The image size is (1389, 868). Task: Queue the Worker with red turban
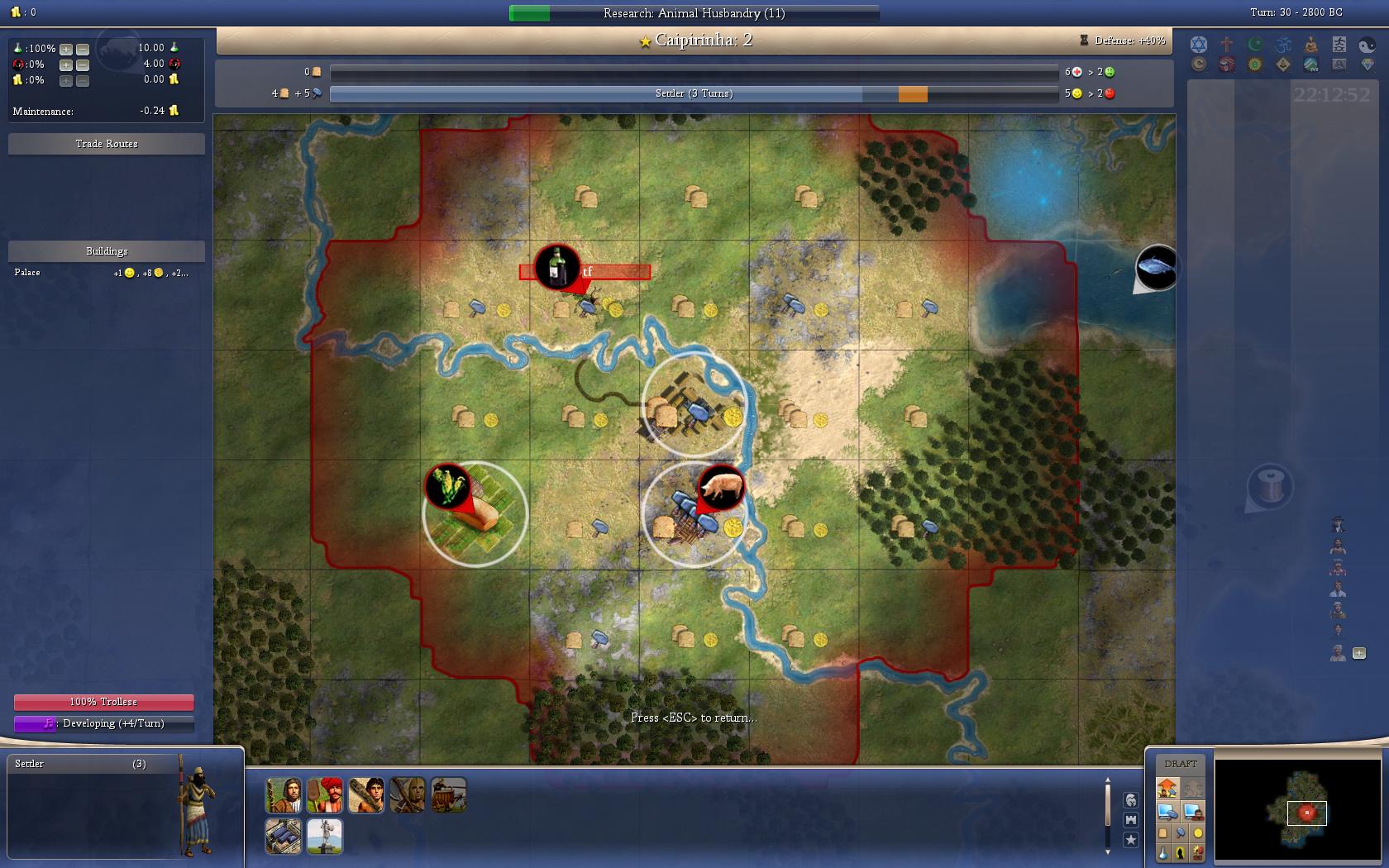324,795
